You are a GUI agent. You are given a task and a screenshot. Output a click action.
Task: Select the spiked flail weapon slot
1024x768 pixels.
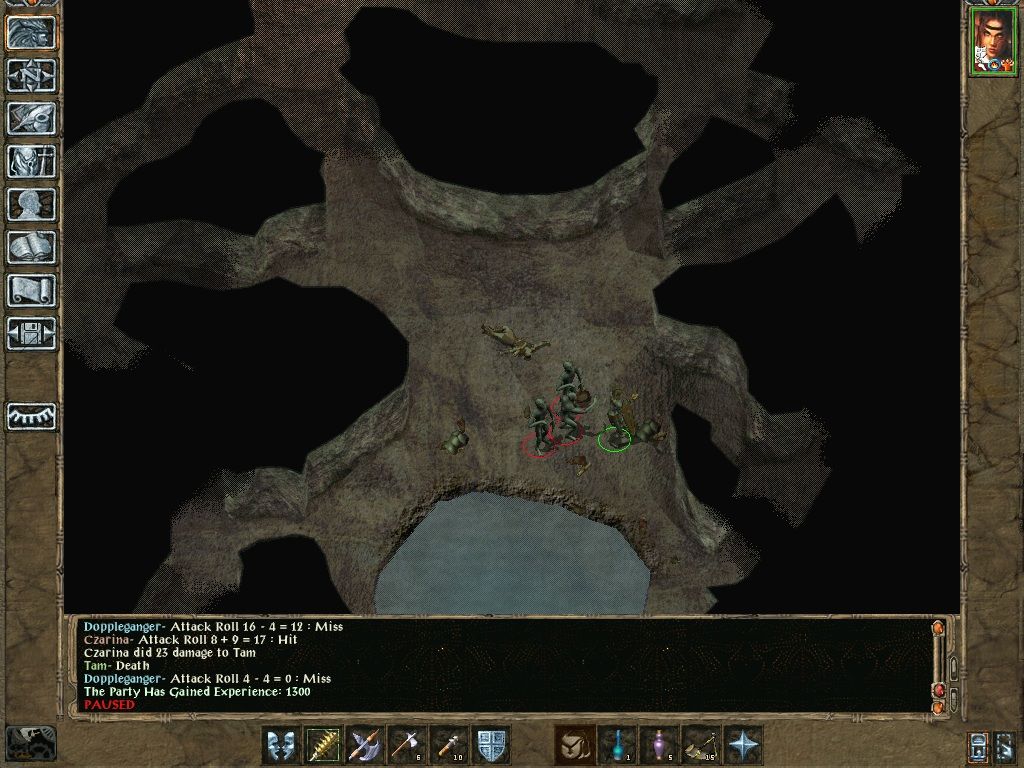[x=324, y=745]
